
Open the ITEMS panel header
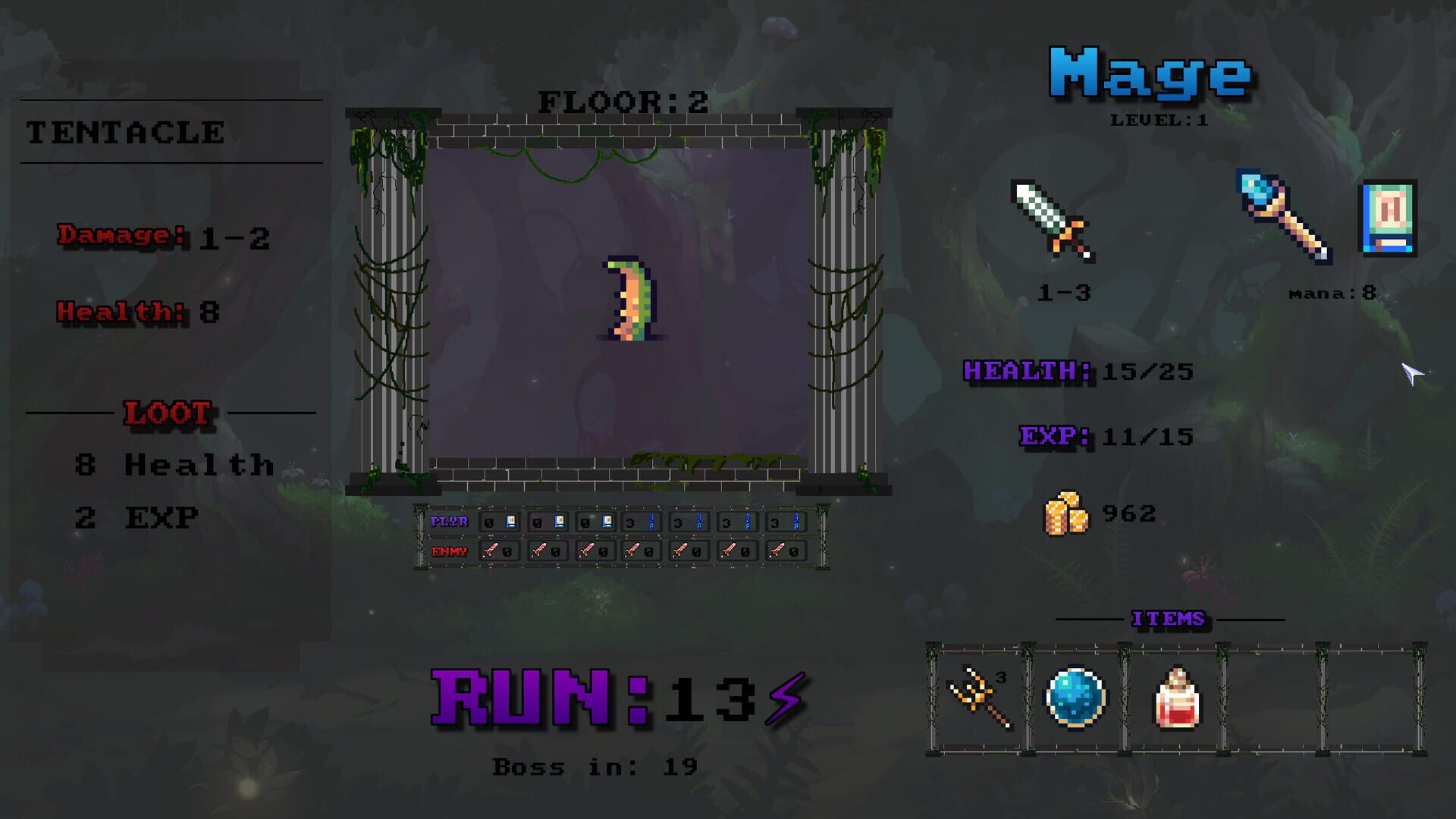click(x=1169, y=619)
